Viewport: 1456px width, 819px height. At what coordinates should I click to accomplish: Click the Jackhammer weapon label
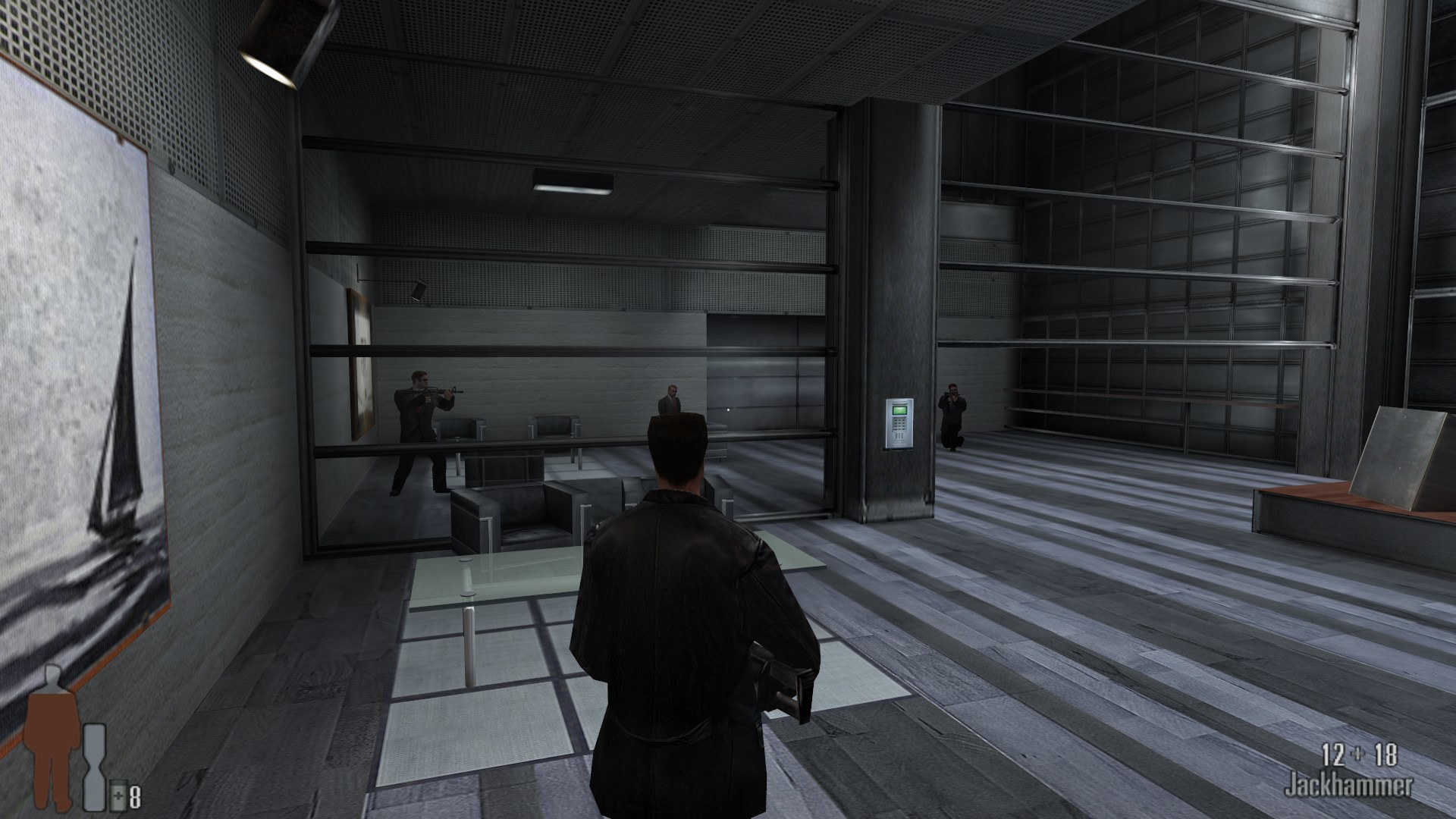tap(1348, 786)
